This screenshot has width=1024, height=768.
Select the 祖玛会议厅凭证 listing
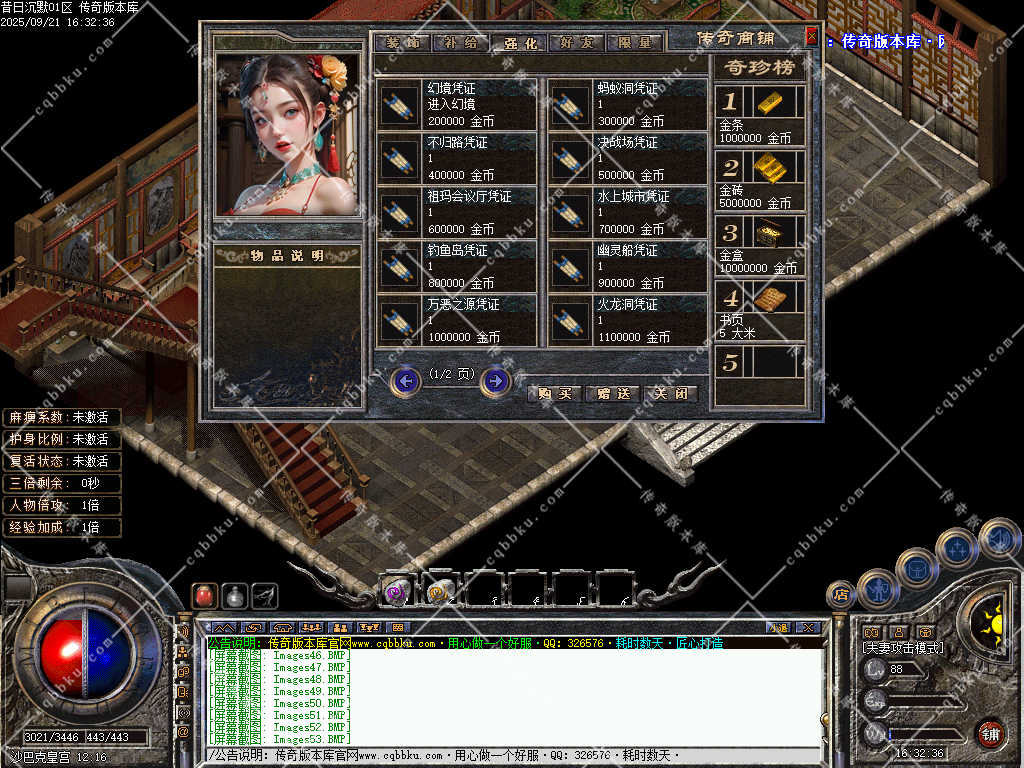point(457,212)
